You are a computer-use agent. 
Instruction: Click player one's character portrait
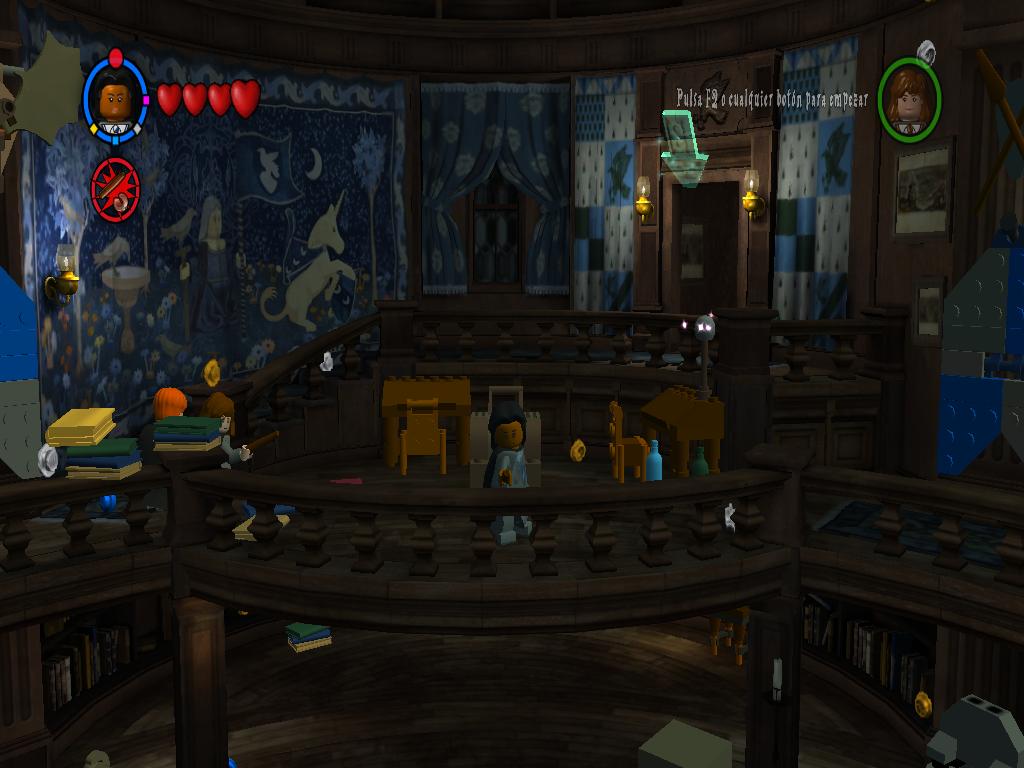116,101
